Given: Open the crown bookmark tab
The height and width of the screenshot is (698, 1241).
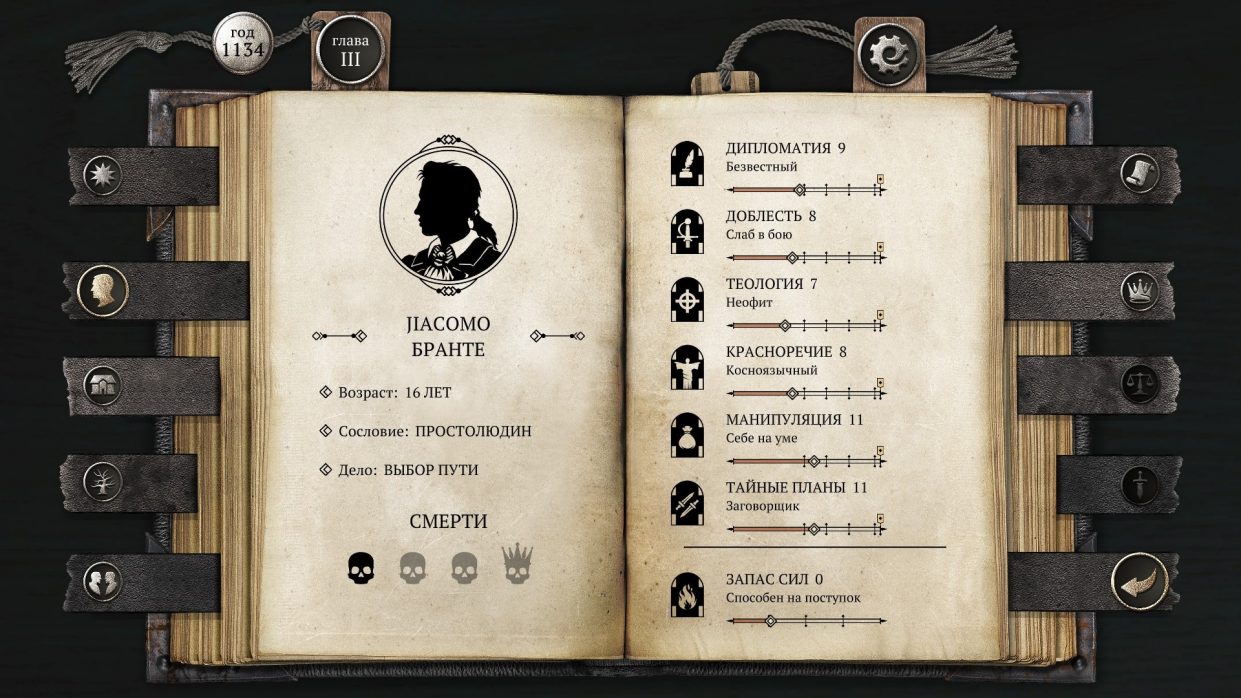Looking at the screenshot, I should click(1139, 291).
